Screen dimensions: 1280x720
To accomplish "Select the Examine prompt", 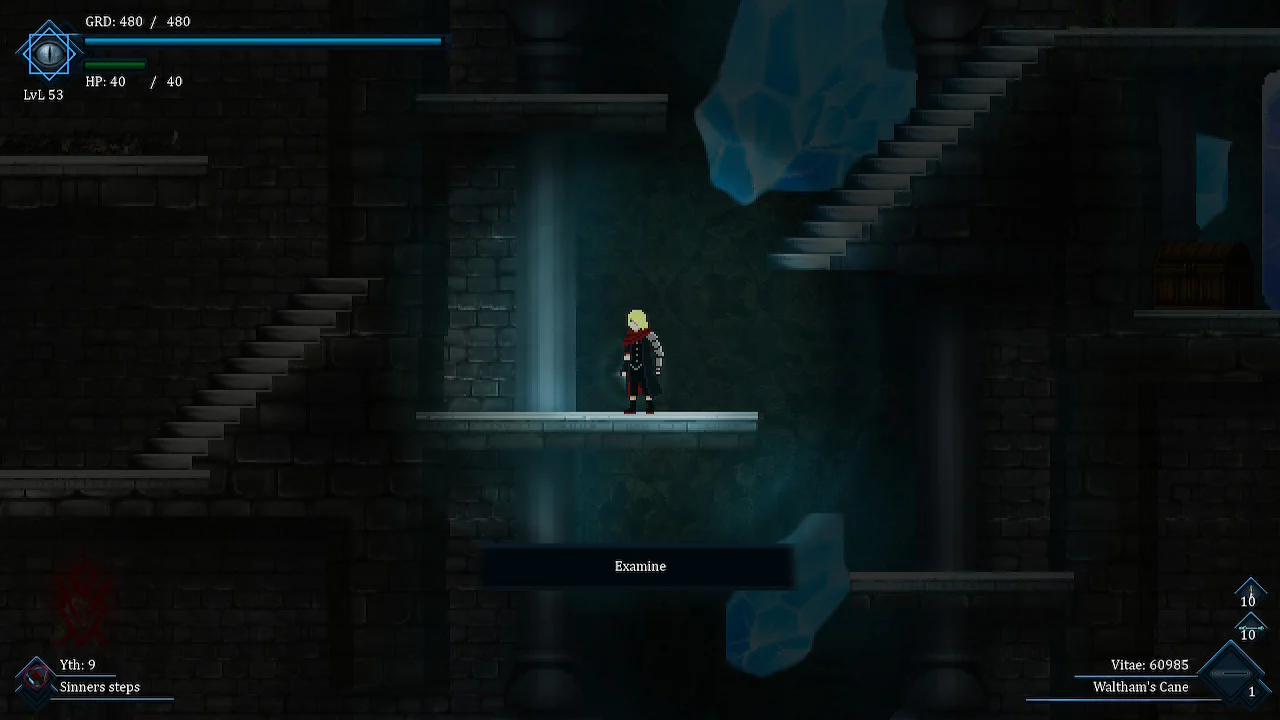I will tap(639, 566).
